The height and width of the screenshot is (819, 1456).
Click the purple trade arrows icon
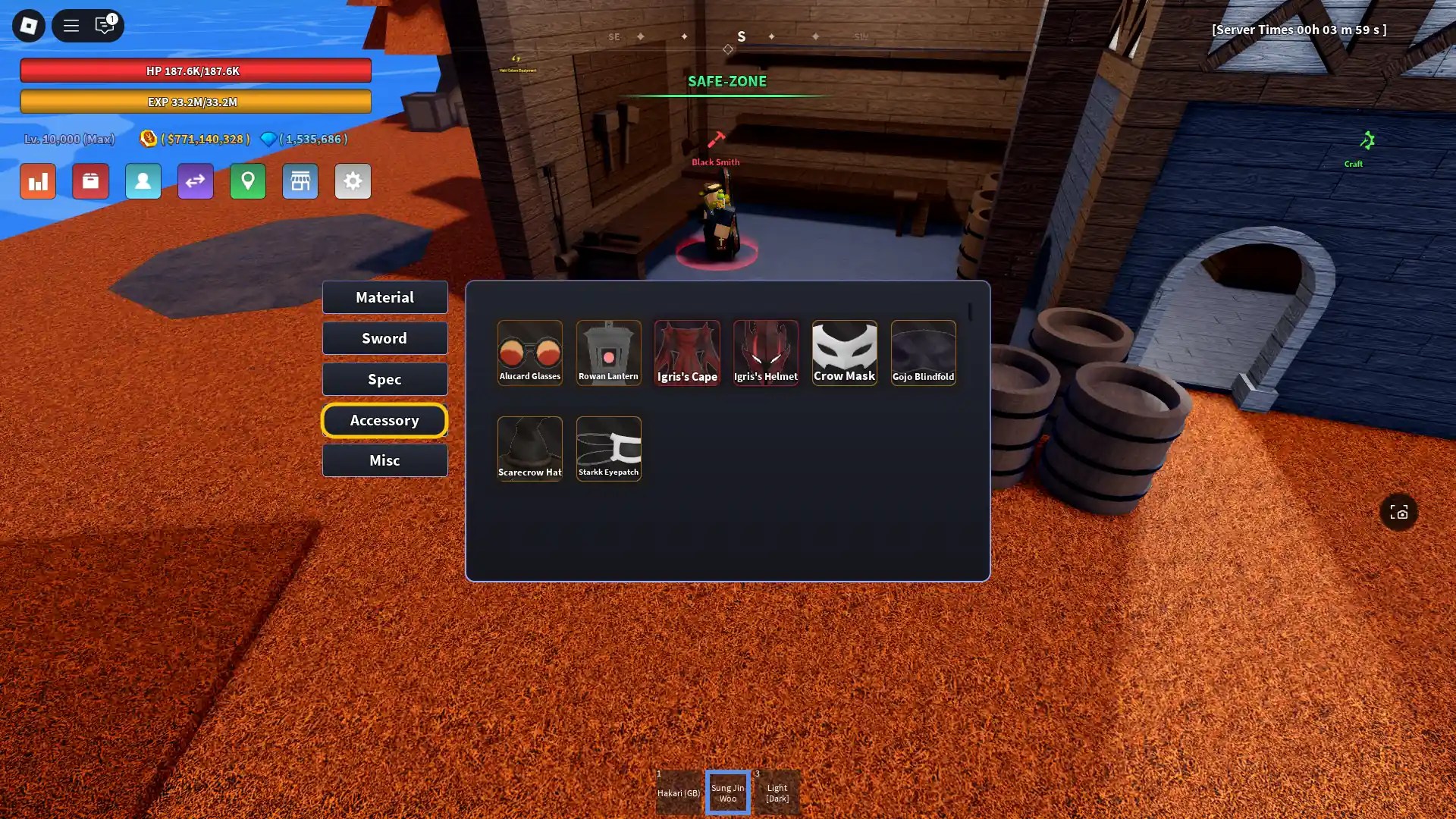195,181
